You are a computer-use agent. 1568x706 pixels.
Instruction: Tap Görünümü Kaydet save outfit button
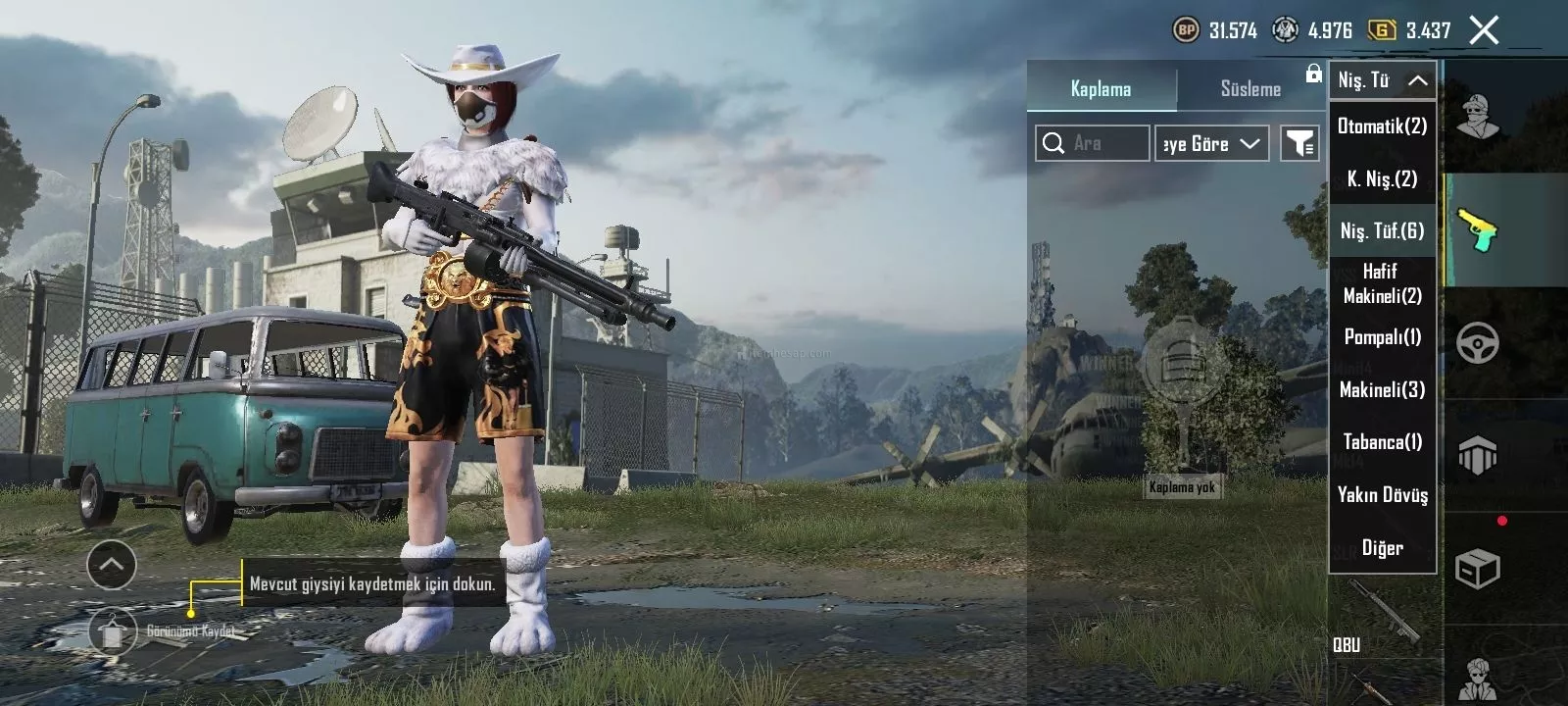point(113,631)
